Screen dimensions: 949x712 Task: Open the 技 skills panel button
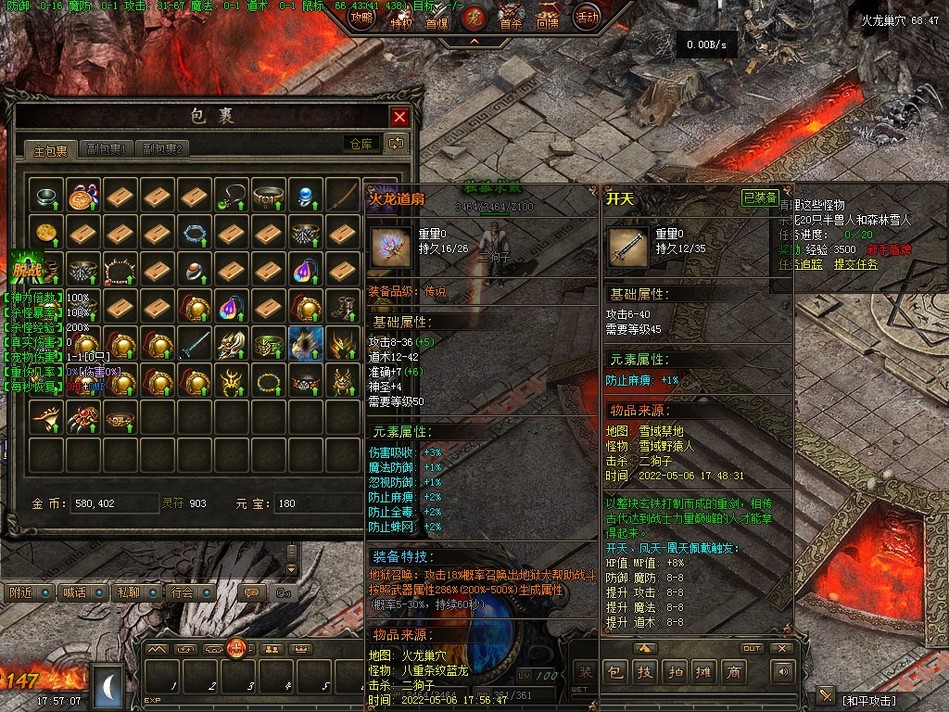coord(646,672)
